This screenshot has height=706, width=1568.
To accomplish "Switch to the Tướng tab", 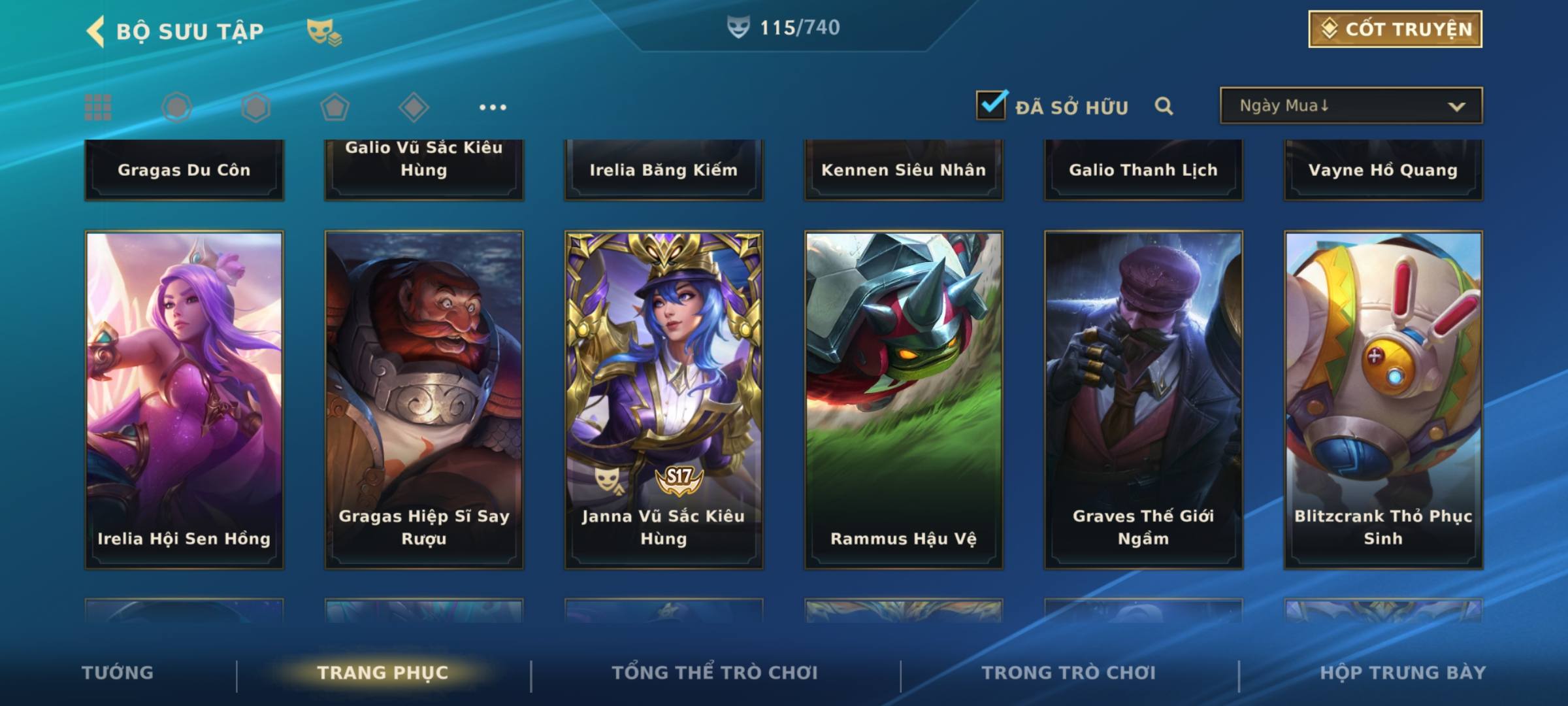I will (118, 673).
